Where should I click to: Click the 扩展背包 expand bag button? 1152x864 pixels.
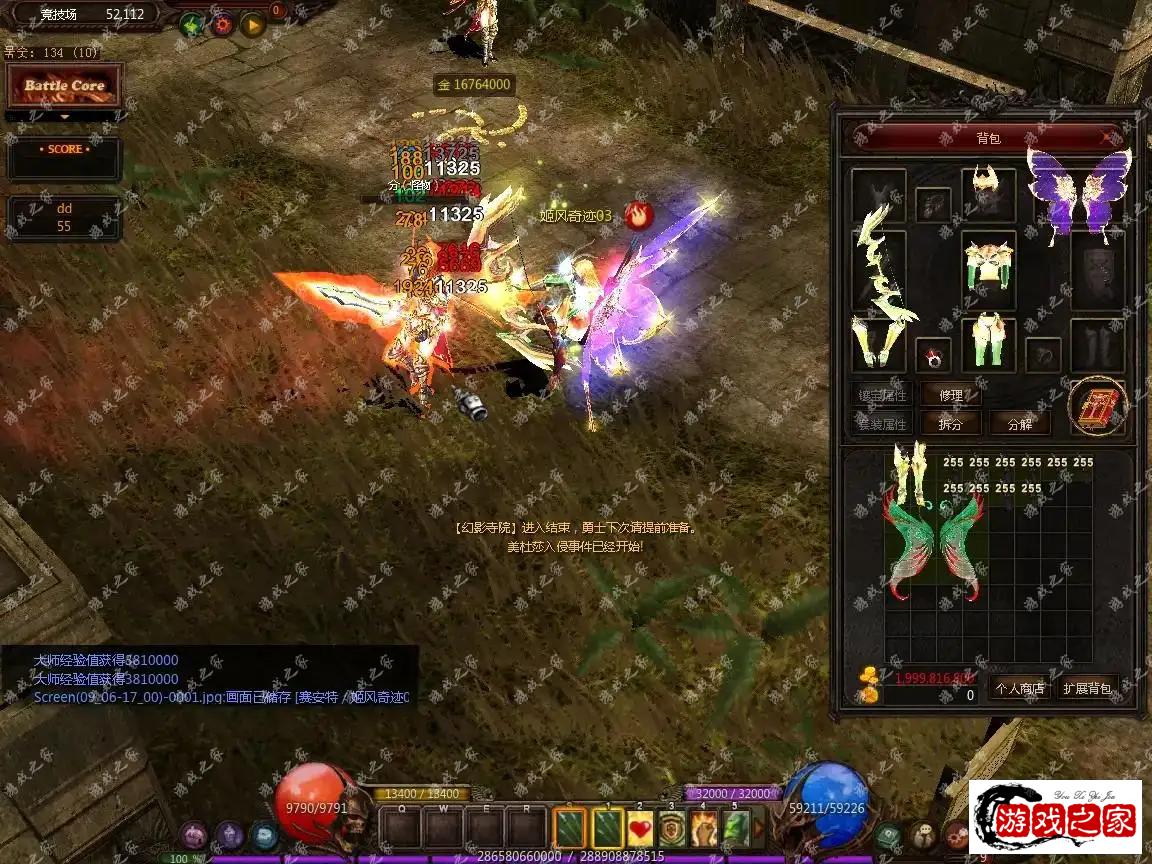1087,688
